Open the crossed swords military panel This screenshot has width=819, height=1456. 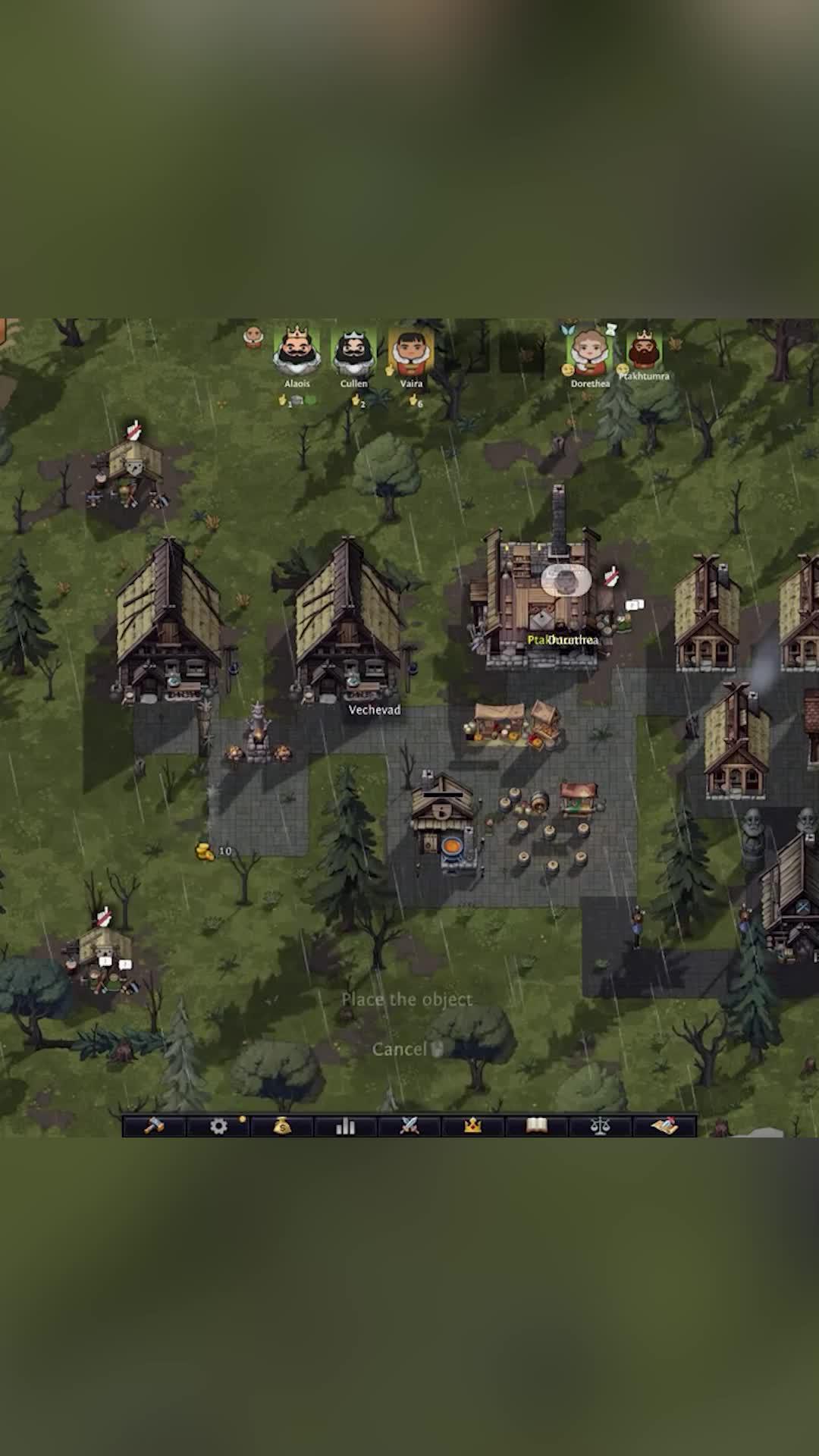pos(409,1126)
